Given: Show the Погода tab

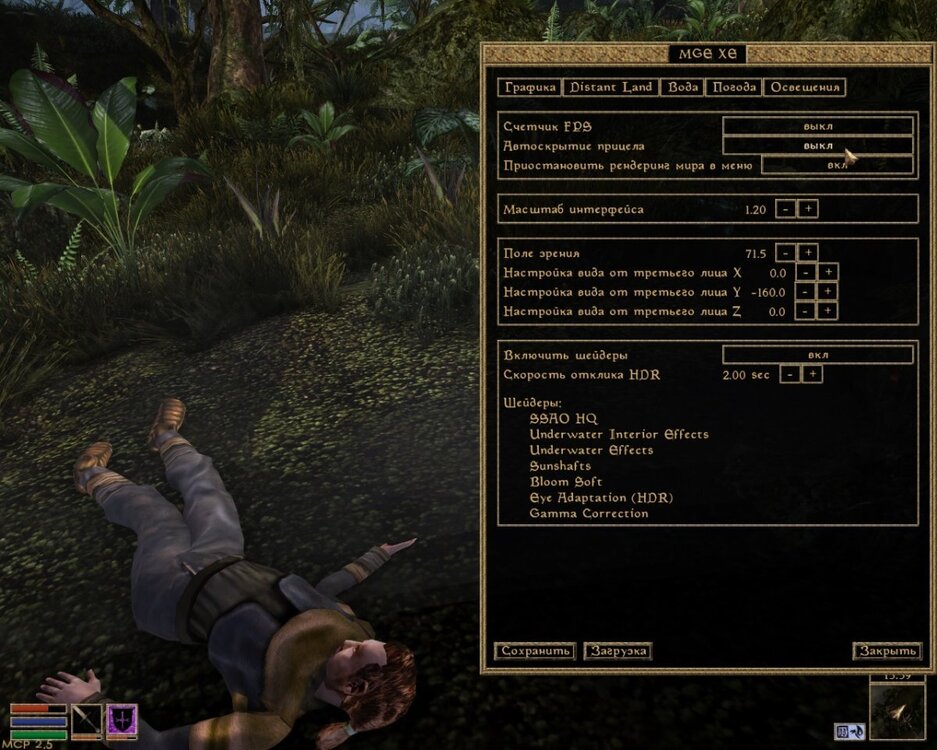Looking at the screenshot, I should [x=734, y=87].
